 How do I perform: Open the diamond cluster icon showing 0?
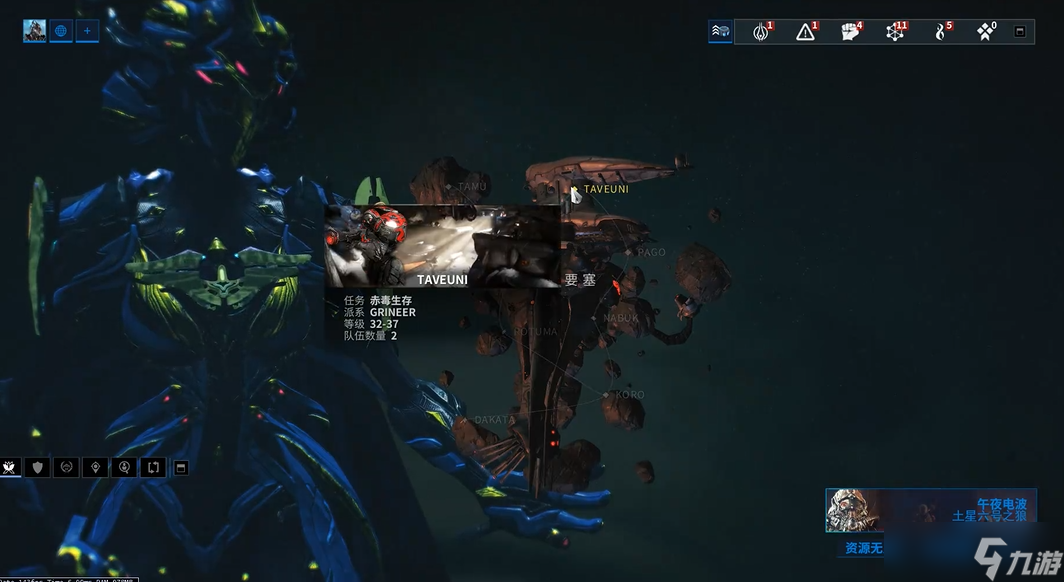coord(985,32)
